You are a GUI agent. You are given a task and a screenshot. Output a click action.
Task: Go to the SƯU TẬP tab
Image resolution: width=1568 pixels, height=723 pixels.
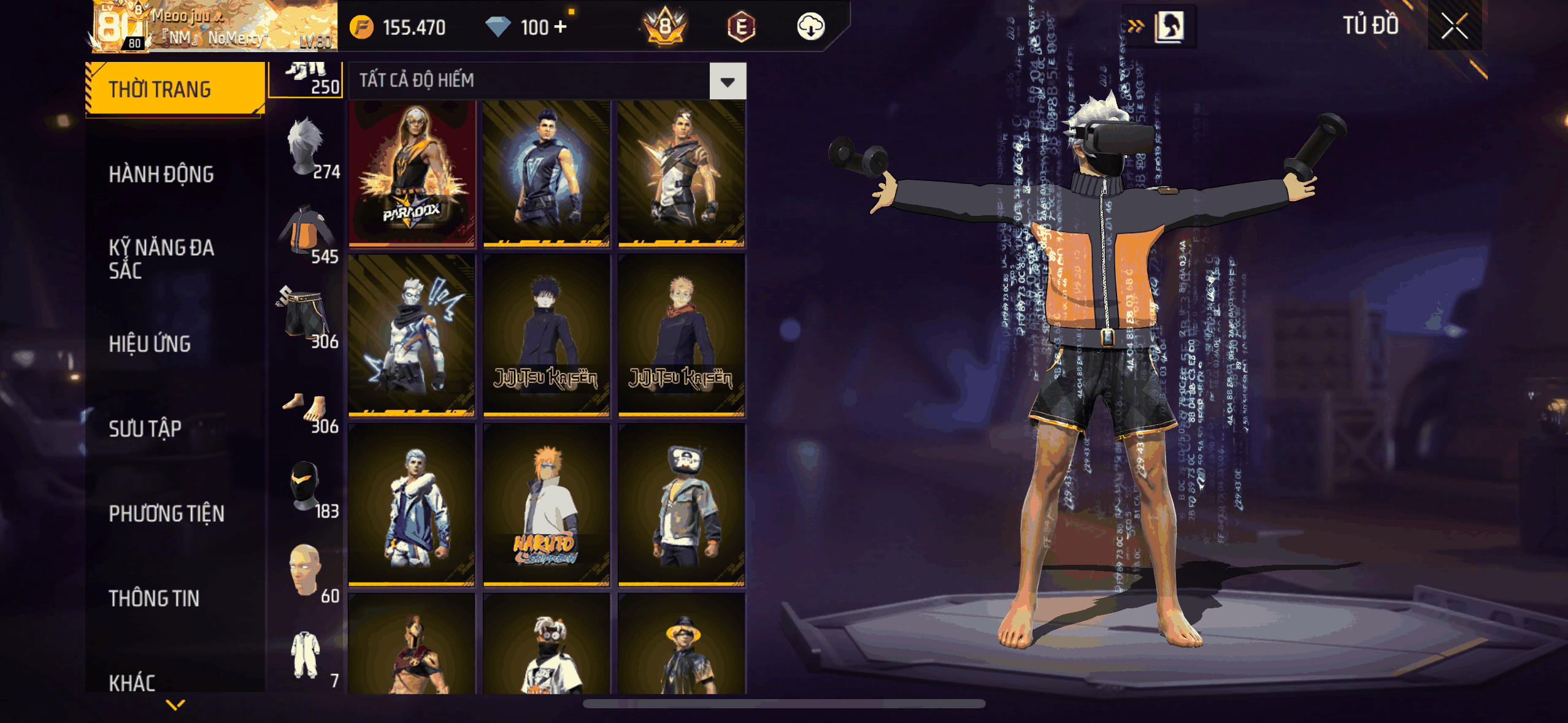pyautogui.click(x=145, y=429)
